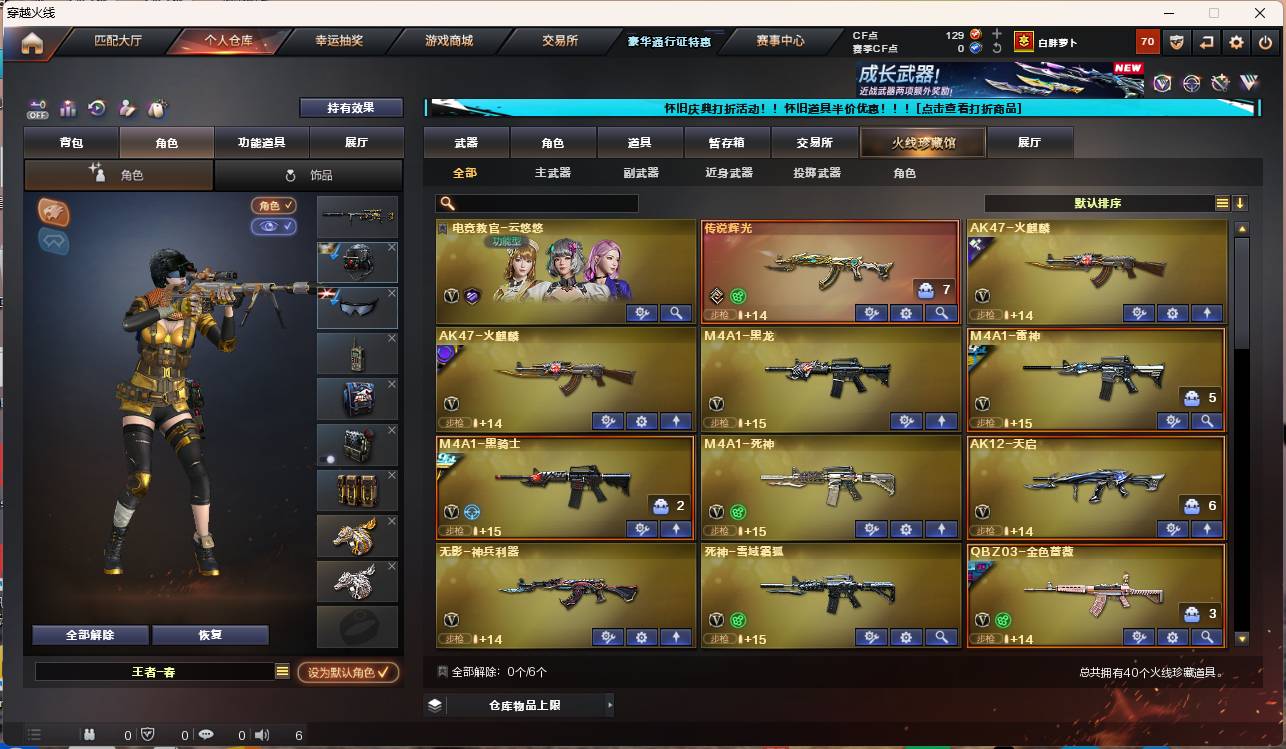The width and height of the screenshot is (1286, 749).
Task: Expand the 仓库物品上限 arrow at the bottom
Action: (x=608, y=704)
